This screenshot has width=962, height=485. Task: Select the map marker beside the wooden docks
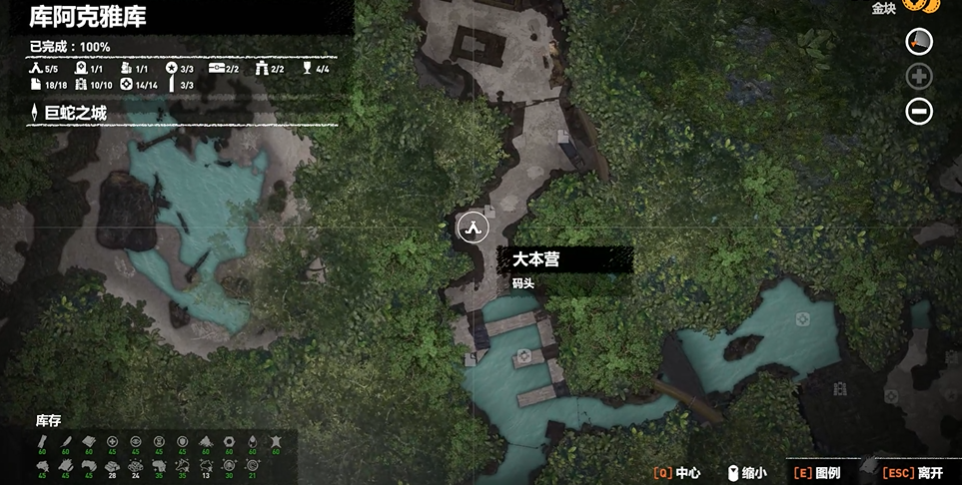(523, 356)
